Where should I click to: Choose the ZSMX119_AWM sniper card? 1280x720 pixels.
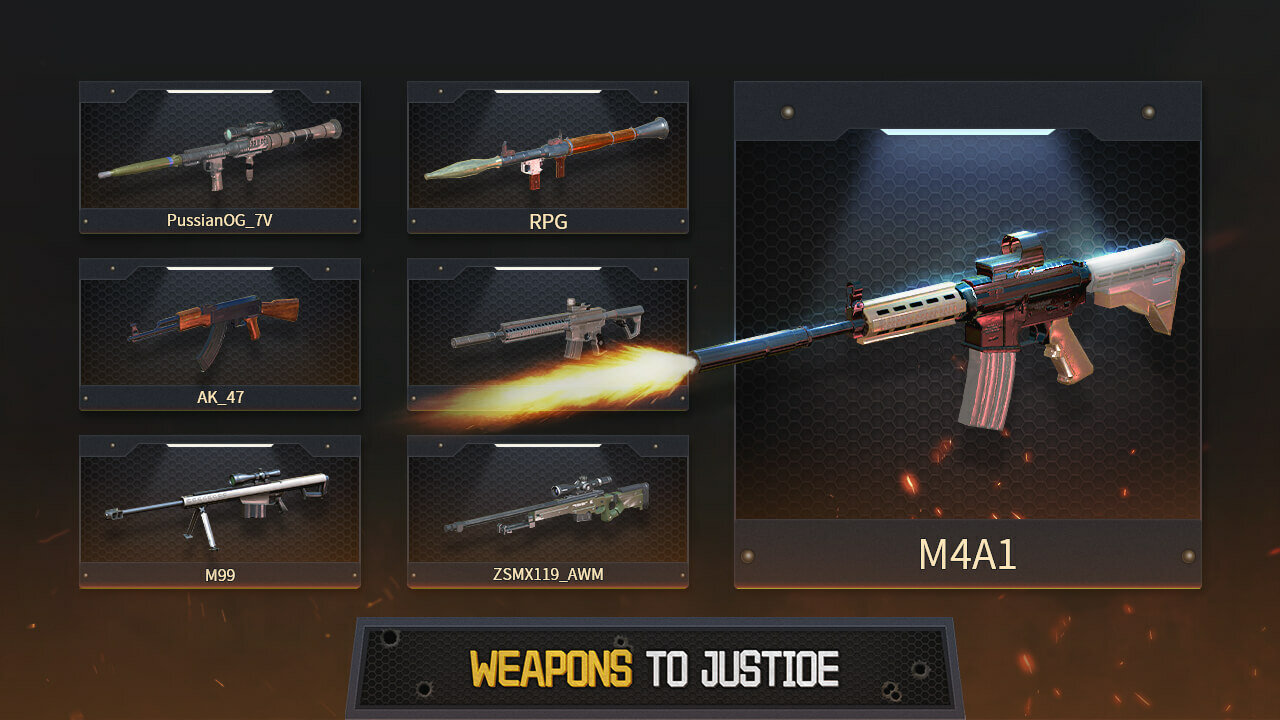point(548,511)
